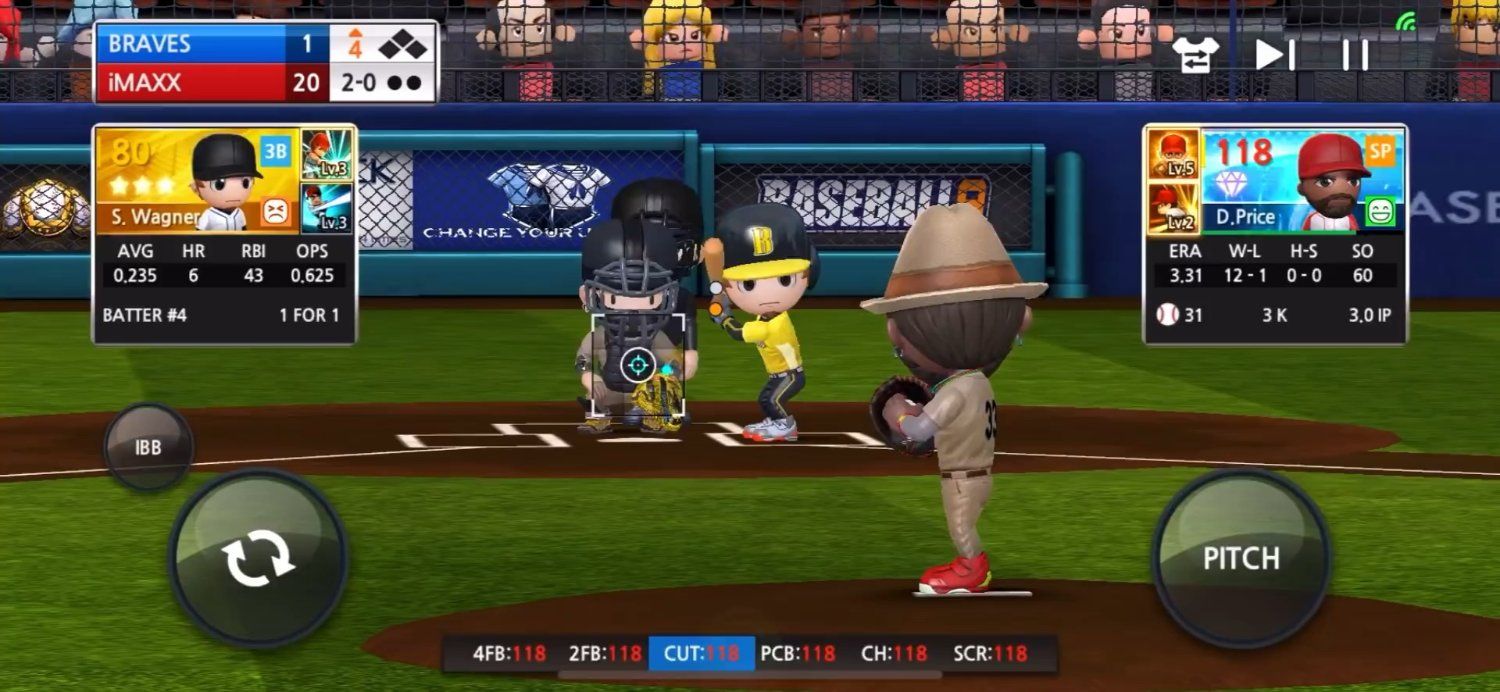
Task: Throw the ball with the PITCH button
Action: pyautogui.click(x=1241, y=558)
